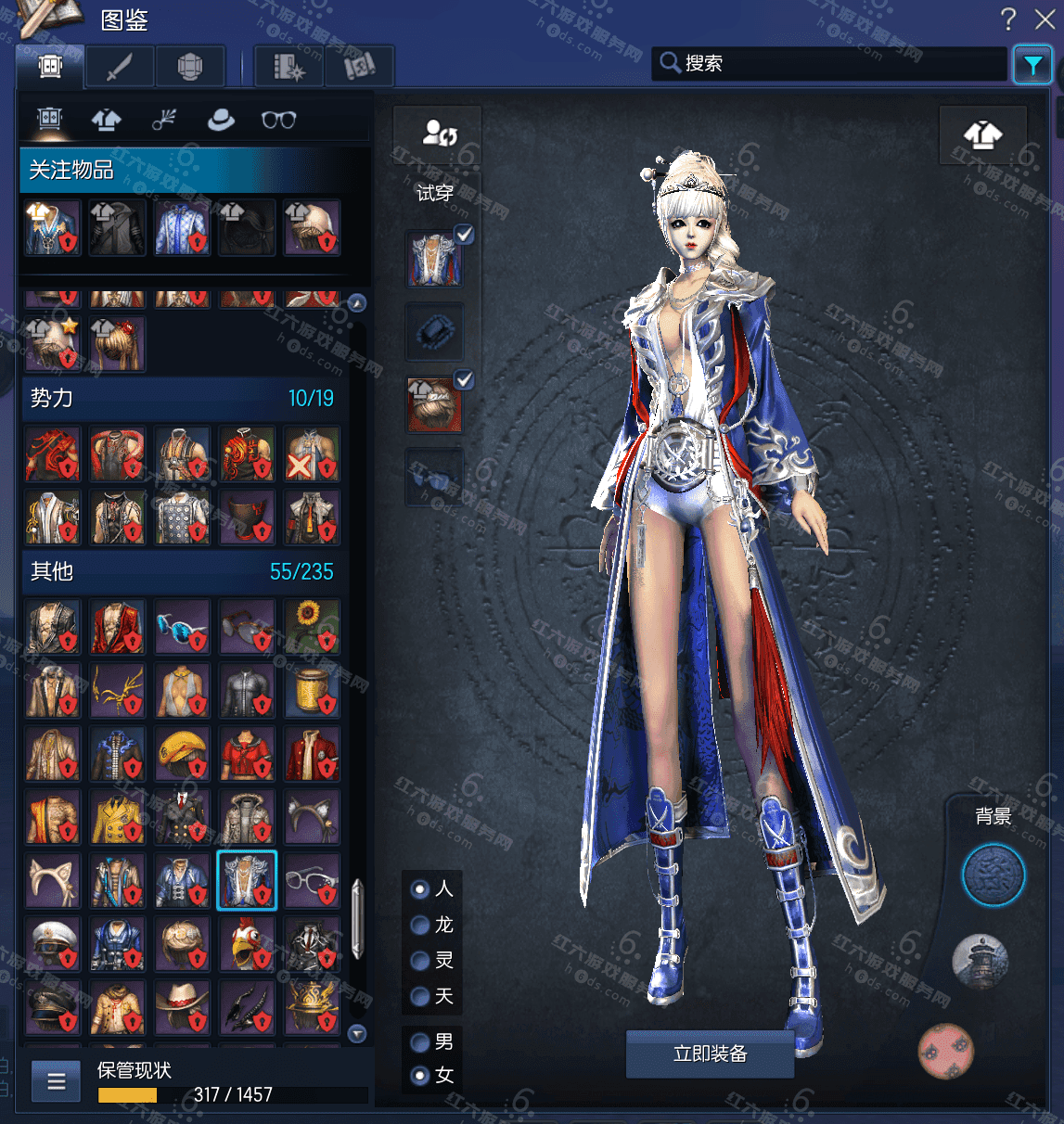The width and height of the screenshot is (1064, 1124).
Task: Close the 图鉴 window
Action: 1045,19
